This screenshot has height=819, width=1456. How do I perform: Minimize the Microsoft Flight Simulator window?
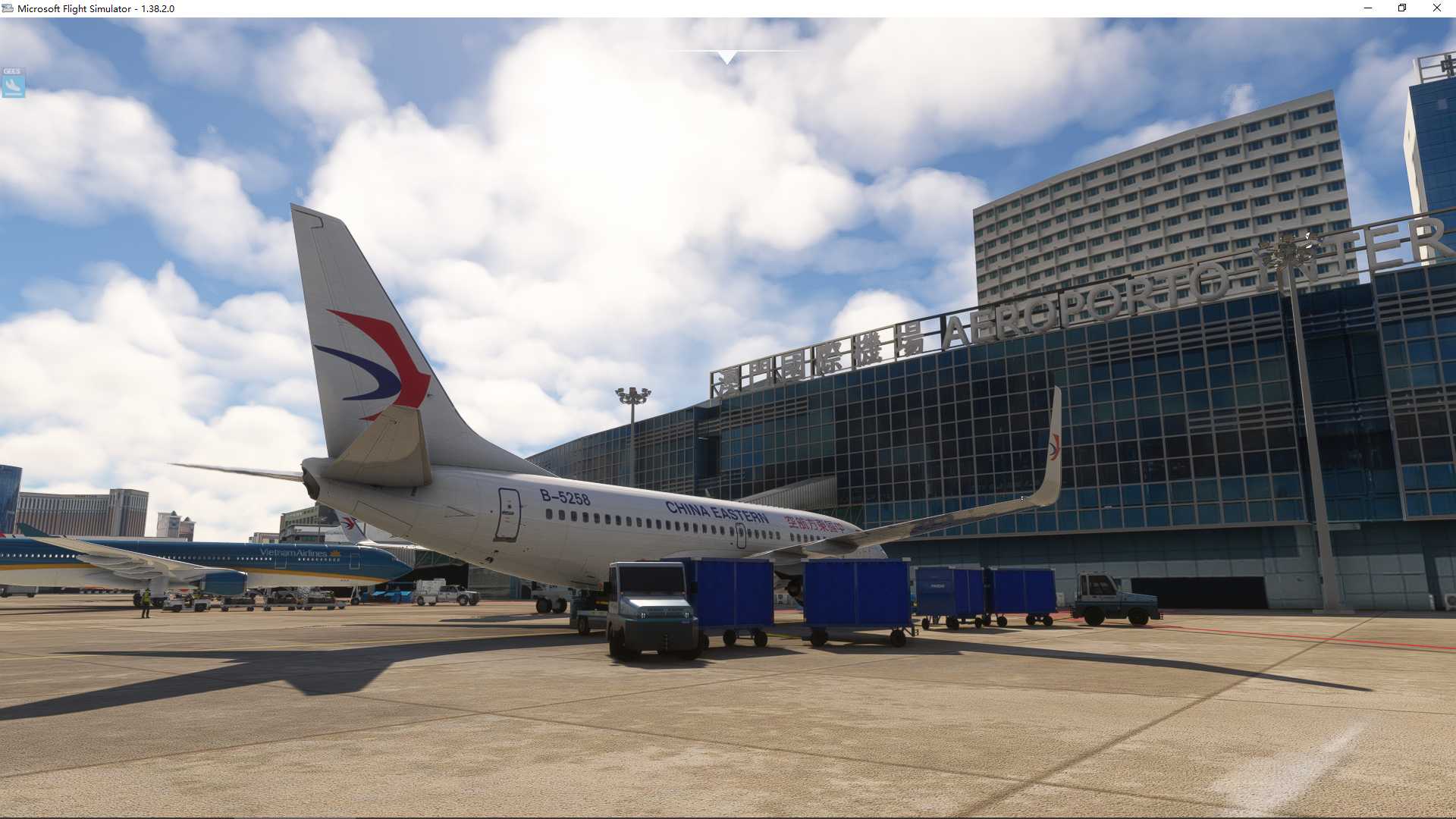1367,8
